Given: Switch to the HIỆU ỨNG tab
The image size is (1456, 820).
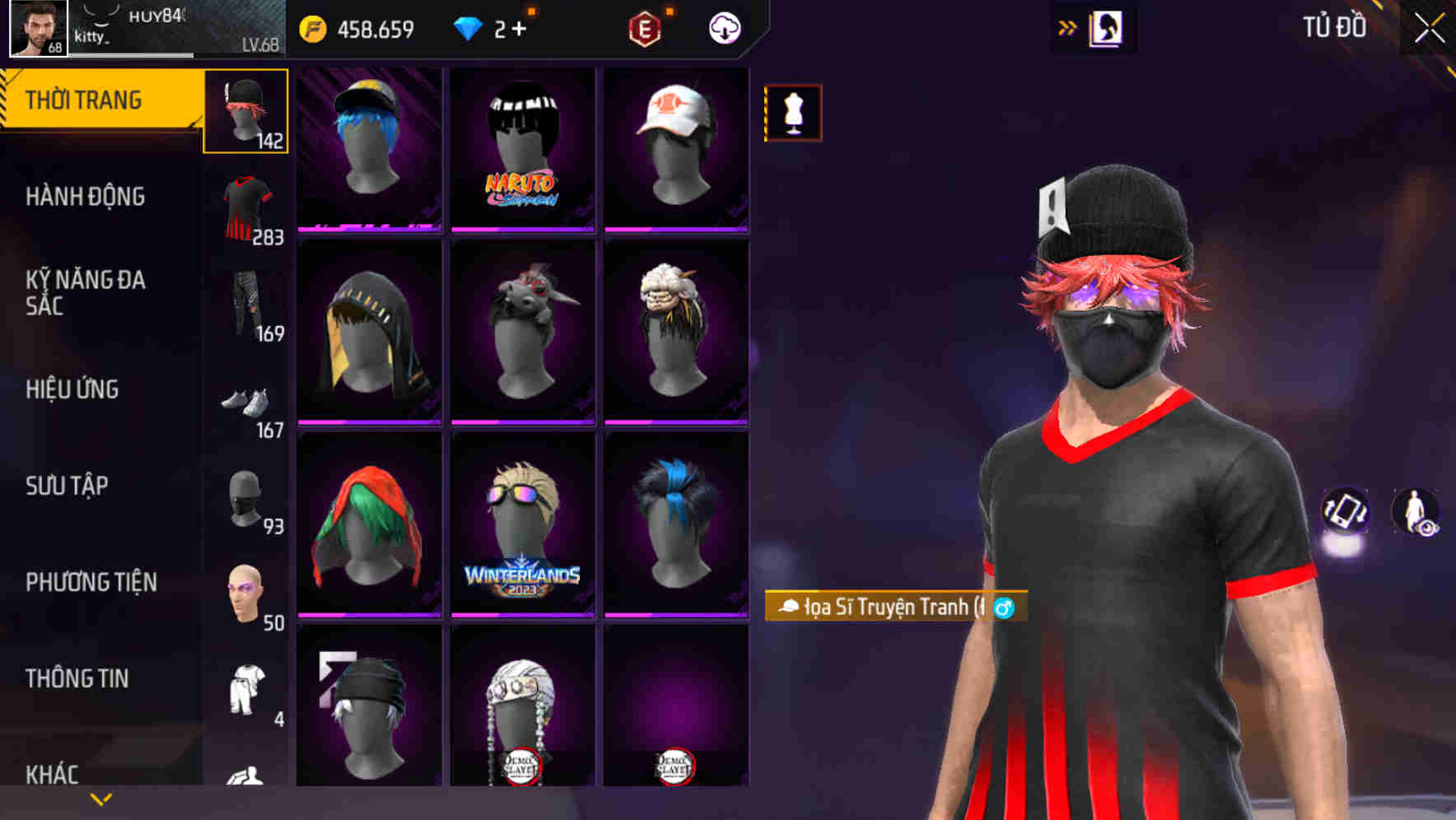Looking at the screenshot, I should [72, 389].
